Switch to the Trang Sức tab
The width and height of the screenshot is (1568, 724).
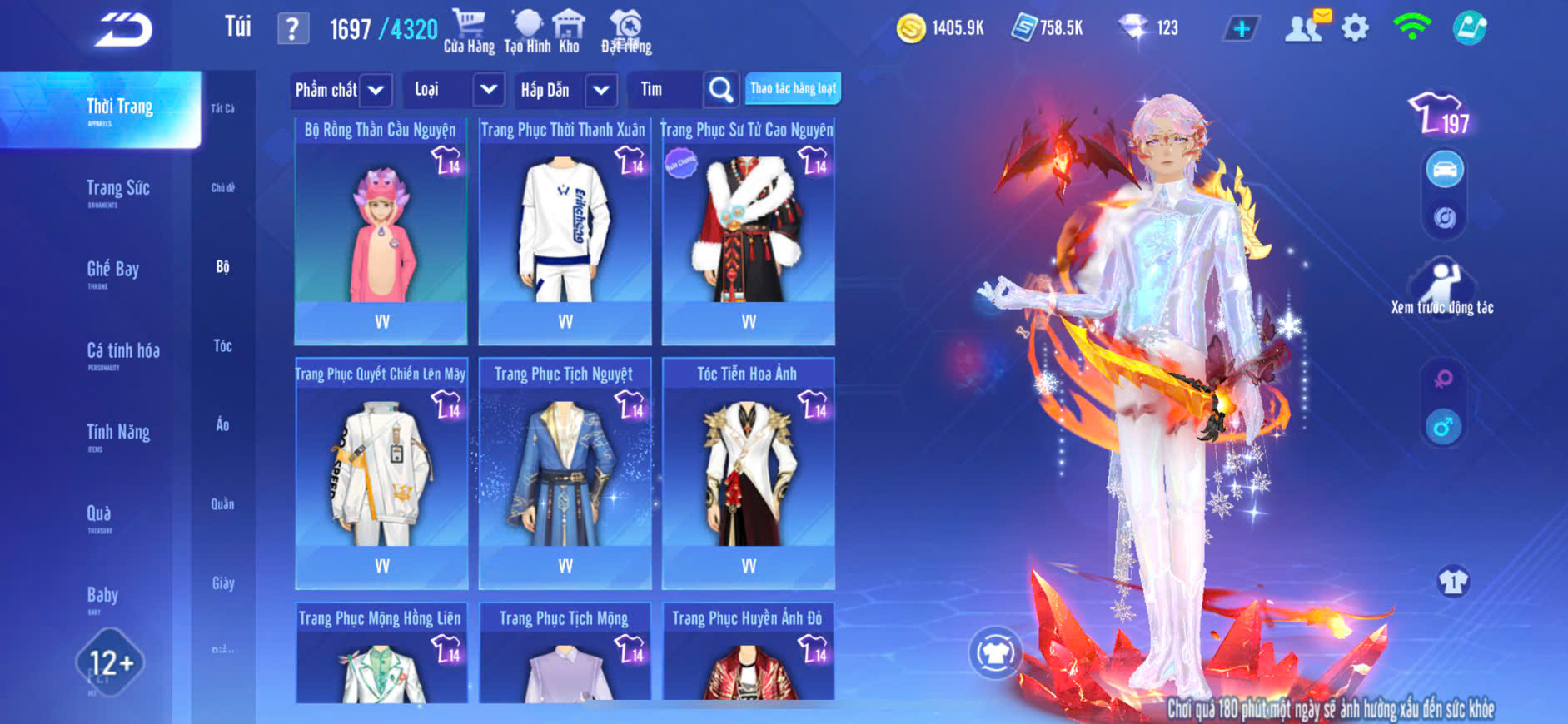[x=117, y=190]
